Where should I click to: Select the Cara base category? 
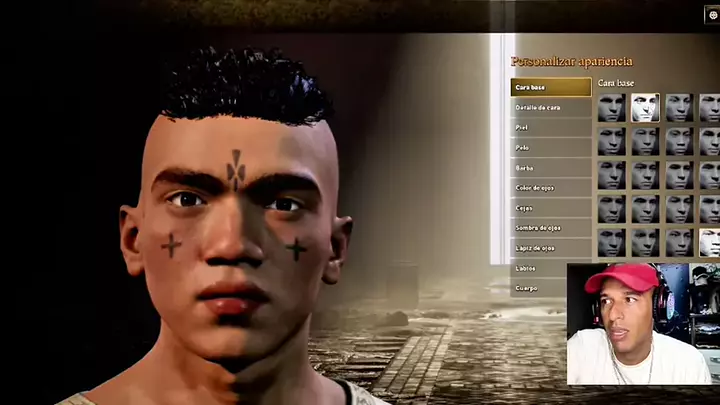click(550, 88)
